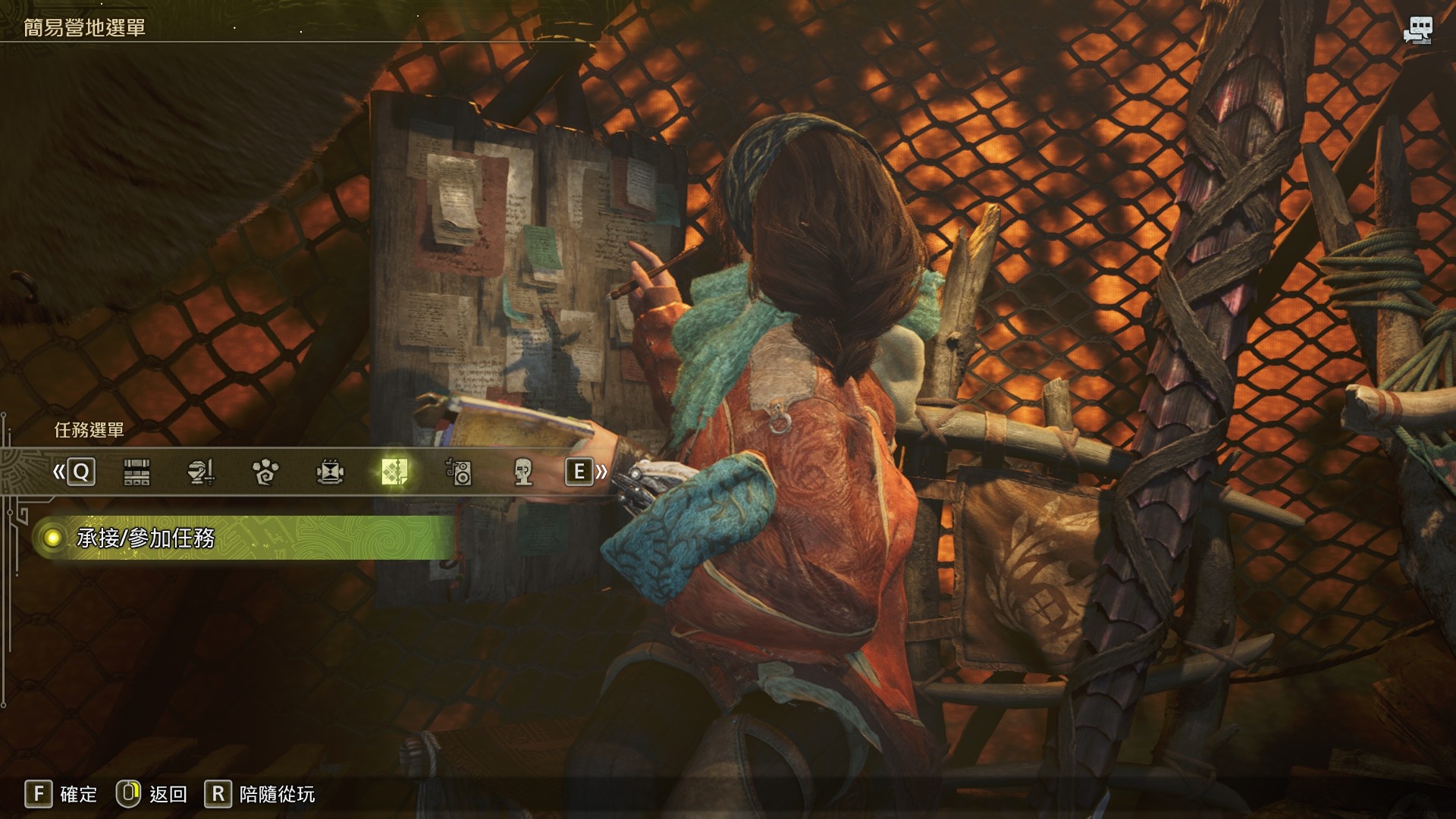Open the helmet and sword equipment tab
1456x819 pixels.
tap(201, 472)
